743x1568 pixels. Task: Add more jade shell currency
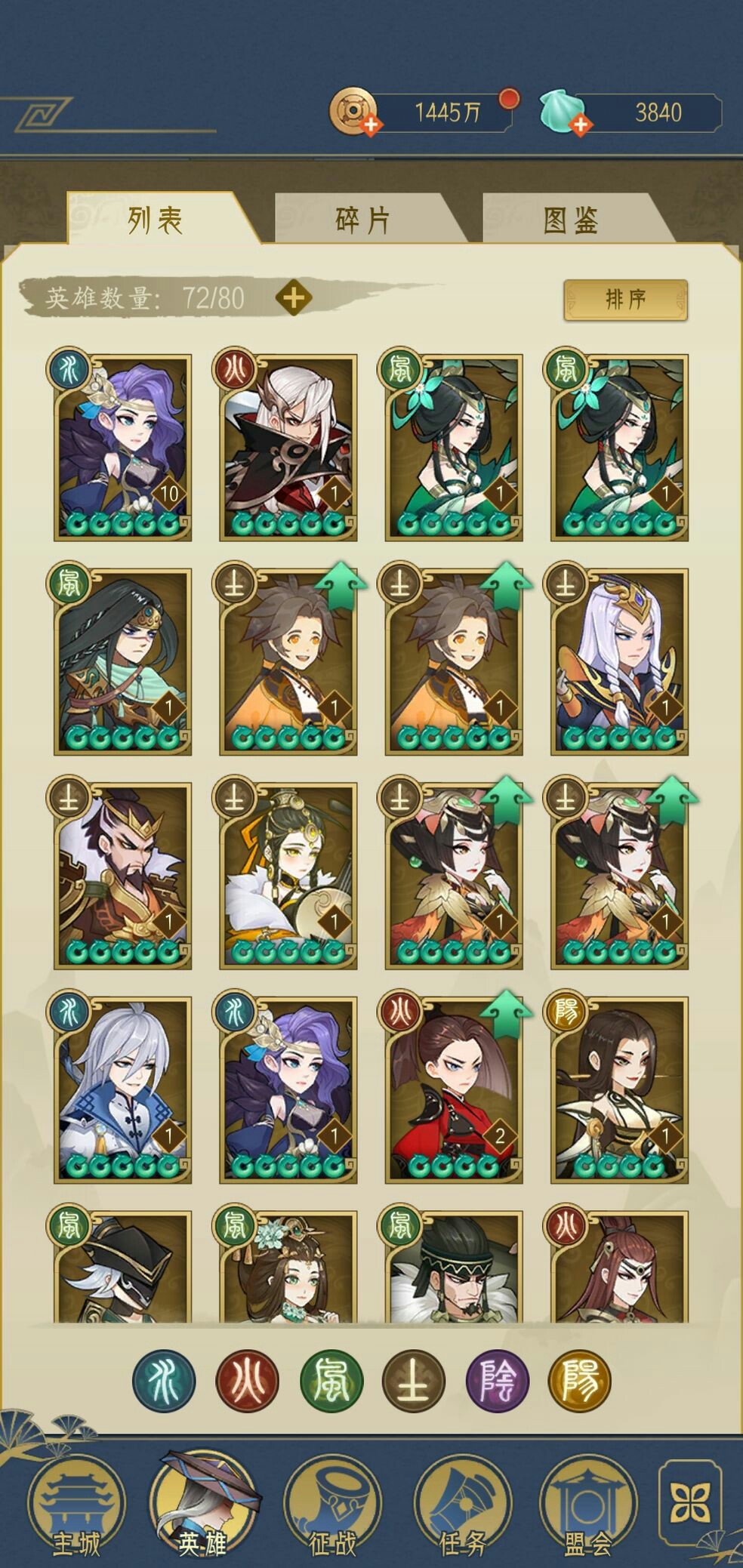(x=579, y=125)
